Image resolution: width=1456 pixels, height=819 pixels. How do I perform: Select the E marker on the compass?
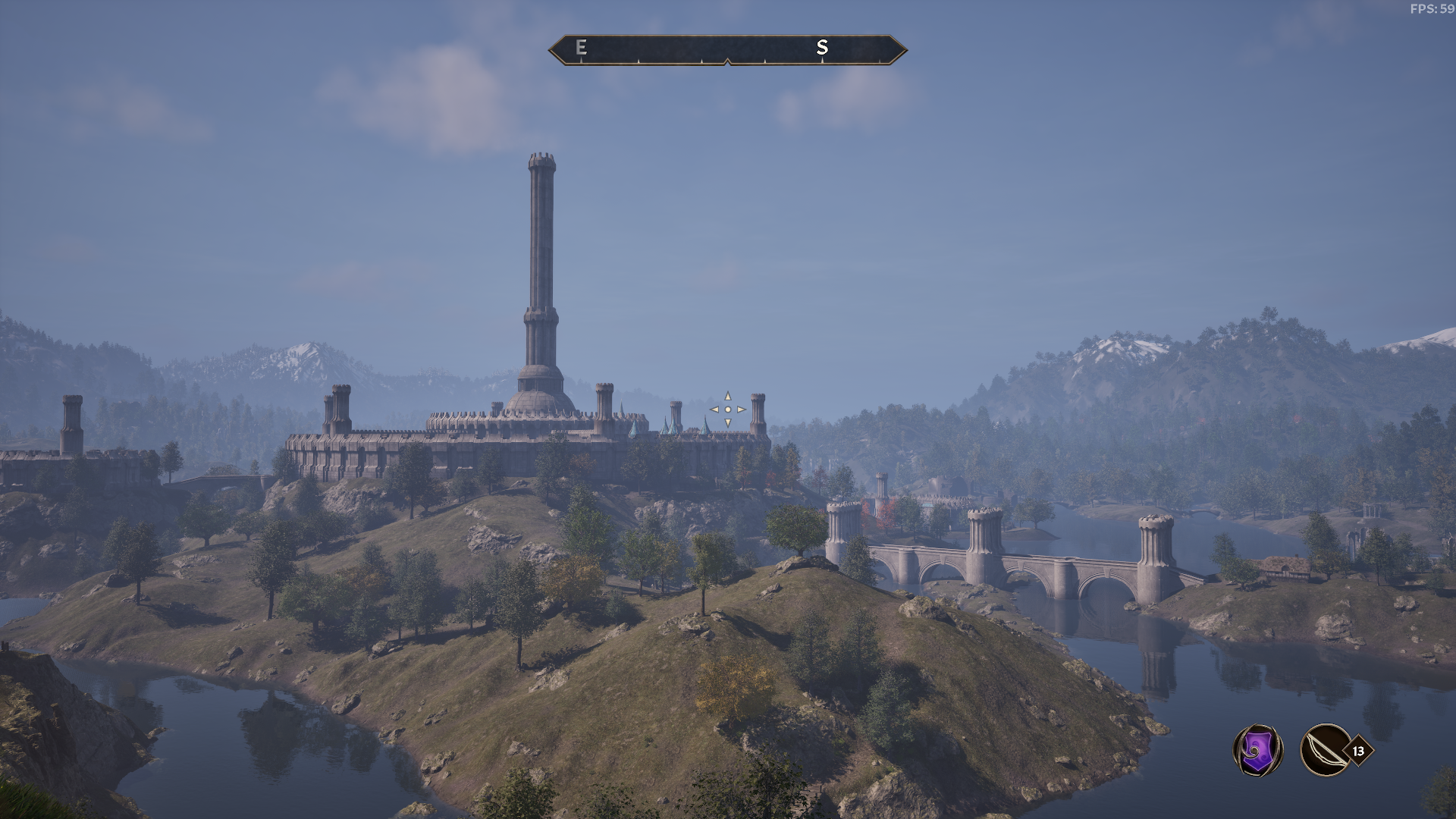(580, 49)
